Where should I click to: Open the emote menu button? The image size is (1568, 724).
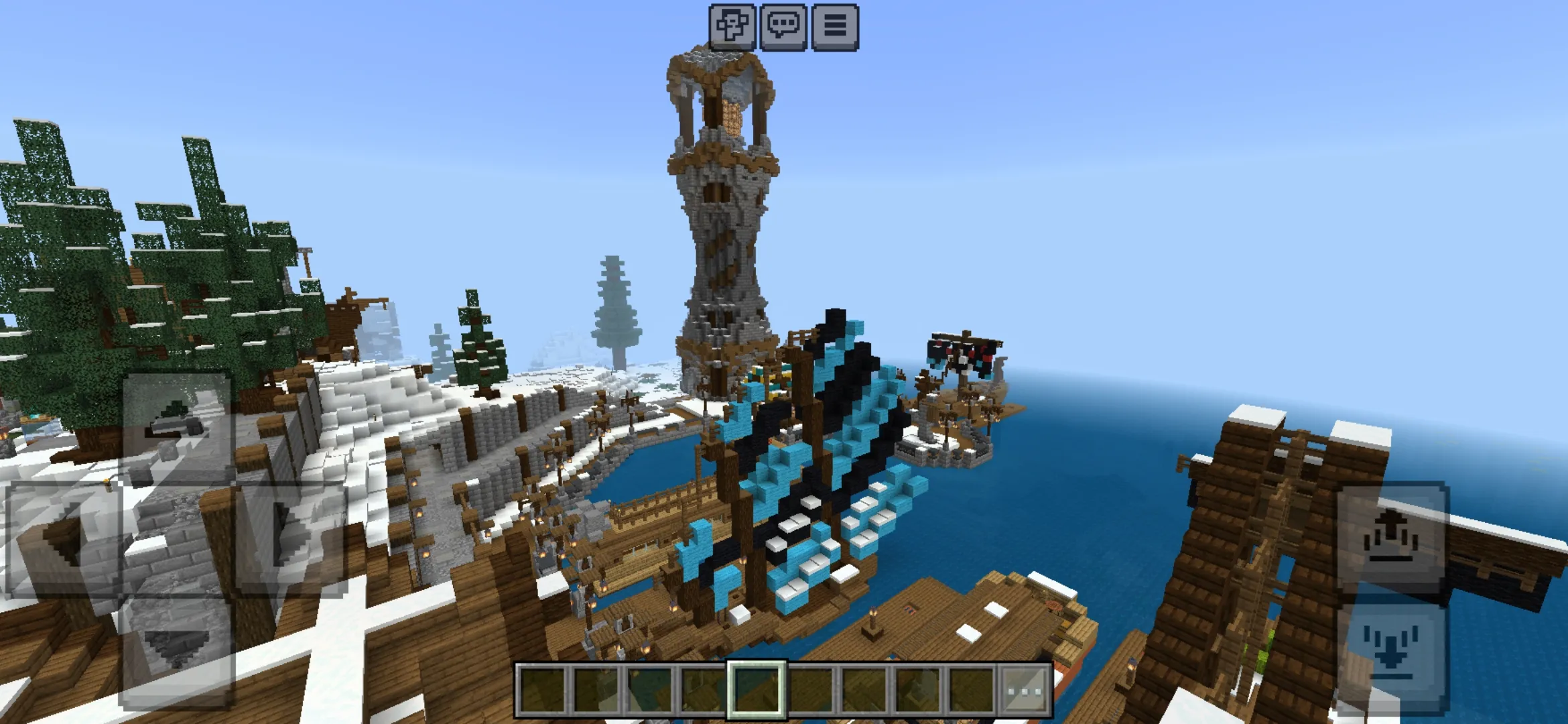[x=732, y=26]
